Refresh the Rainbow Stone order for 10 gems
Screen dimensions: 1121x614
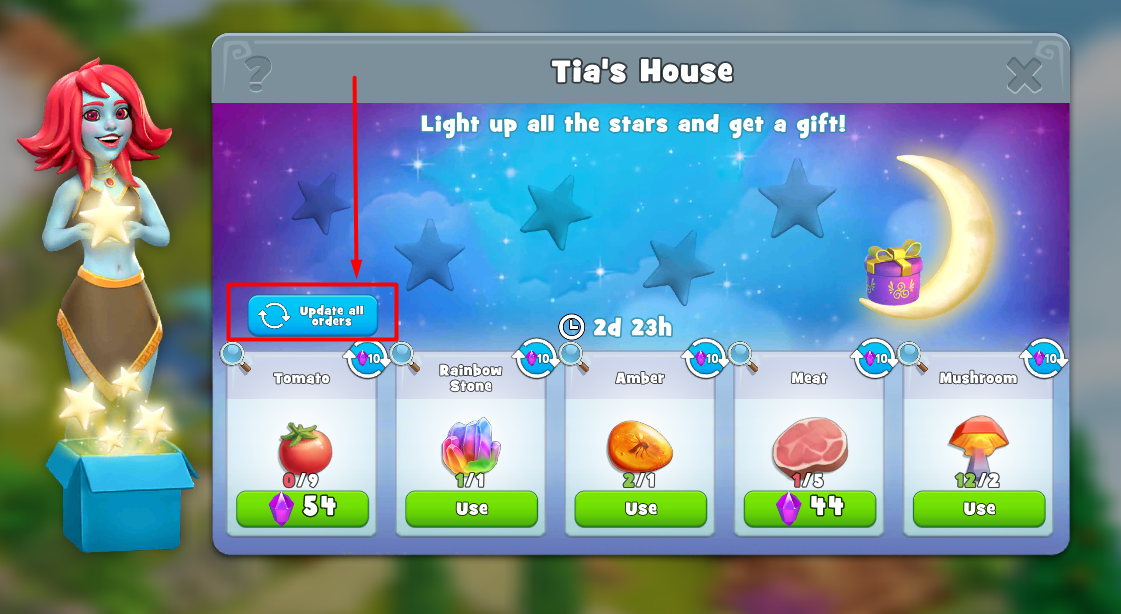click(x=537, y=358)
